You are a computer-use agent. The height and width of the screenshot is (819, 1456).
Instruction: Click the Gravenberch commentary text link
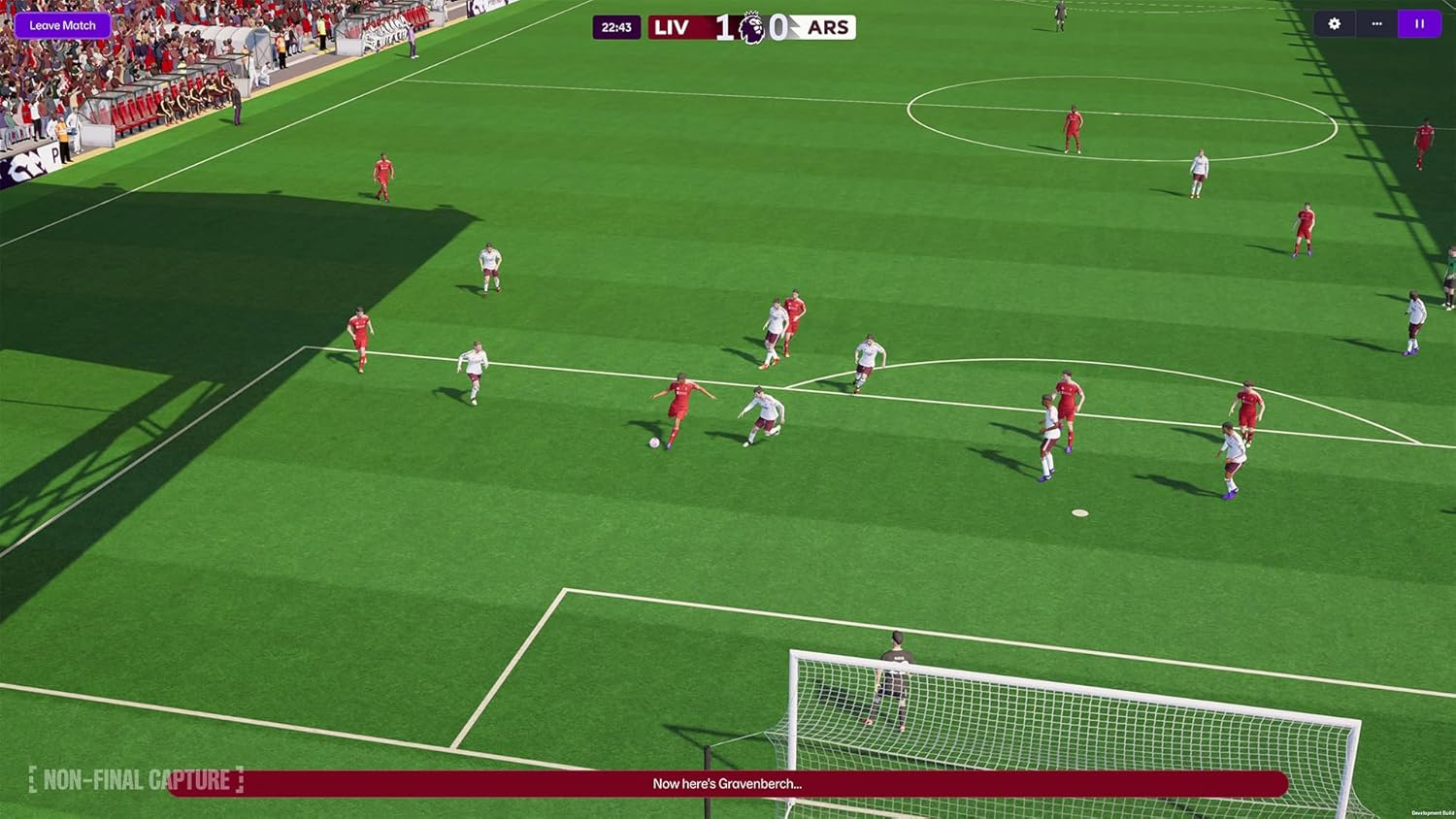click(x=726, y=783)
